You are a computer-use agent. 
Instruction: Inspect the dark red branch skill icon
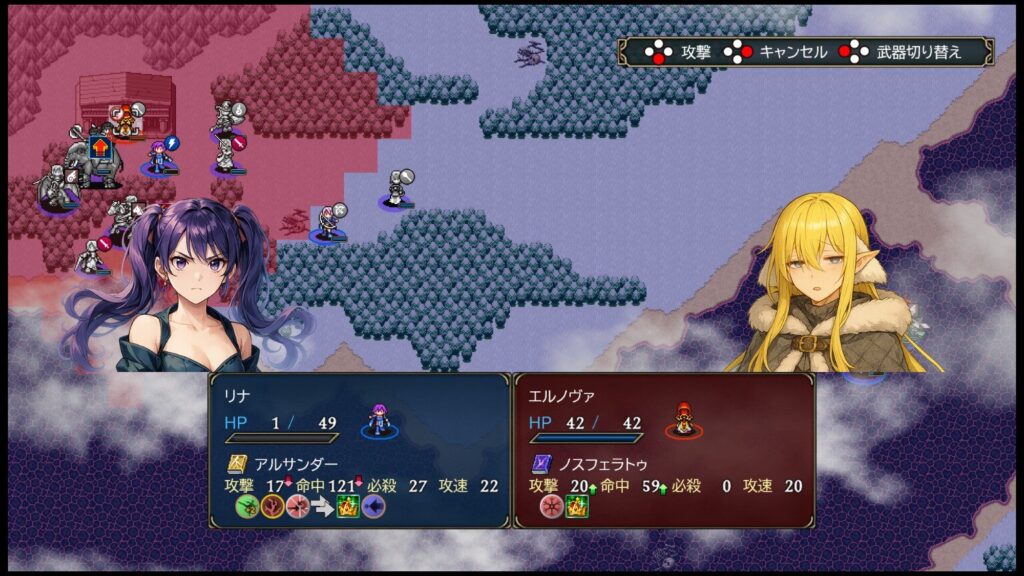point(272,506)
